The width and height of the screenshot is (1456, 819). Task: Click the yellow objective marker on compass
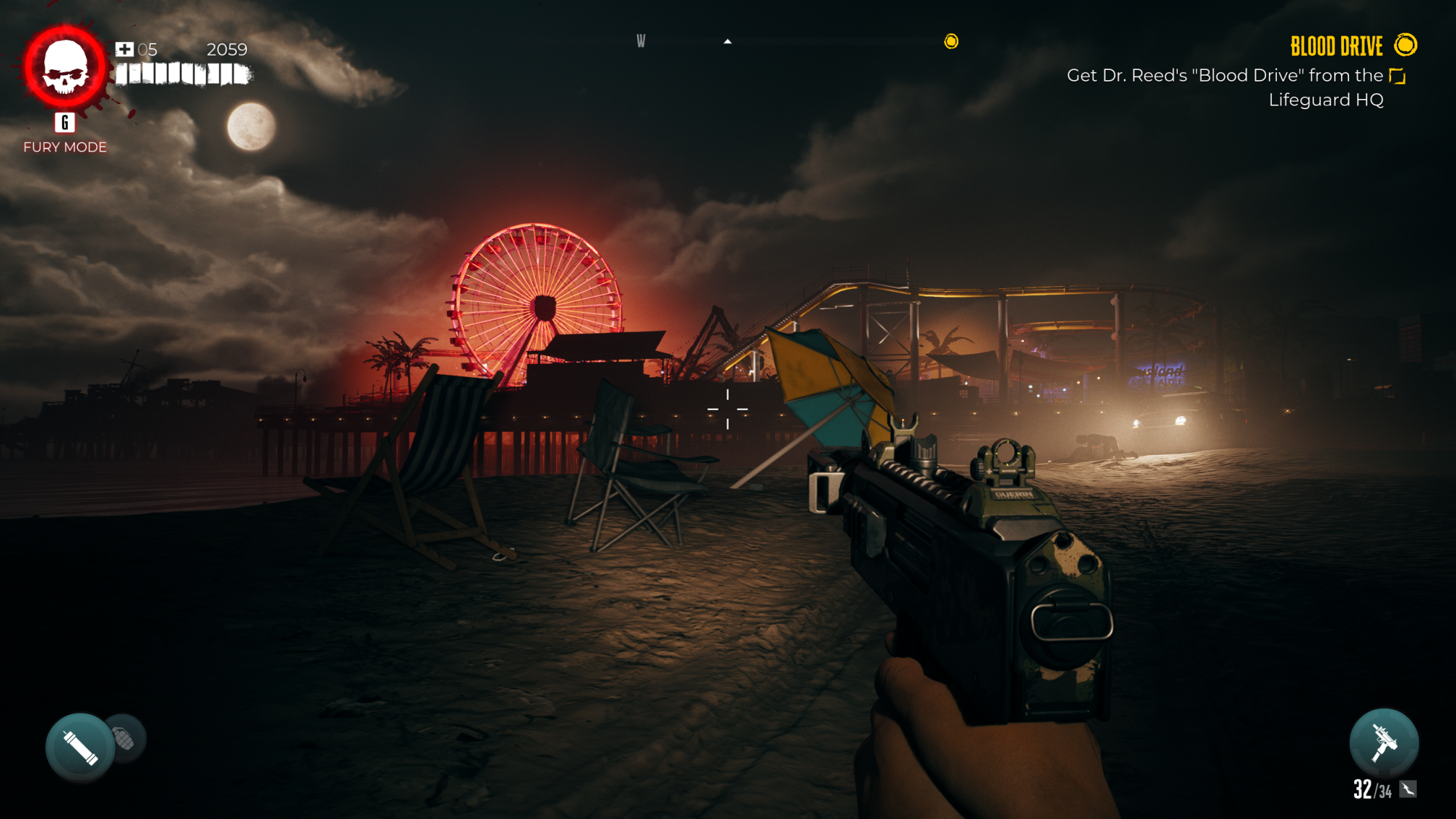point(951,41)
